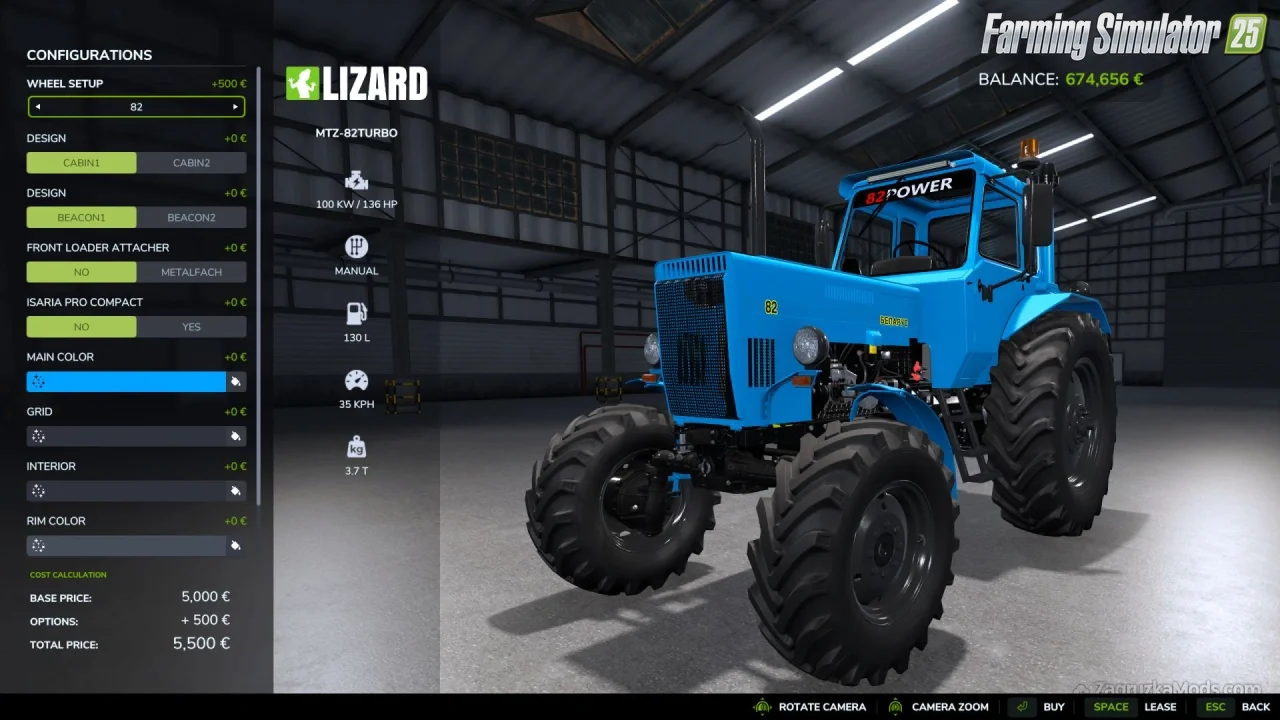Open the grid color selector
The width and height of the screenshot is (1280, 720).
tap(126, 436)
